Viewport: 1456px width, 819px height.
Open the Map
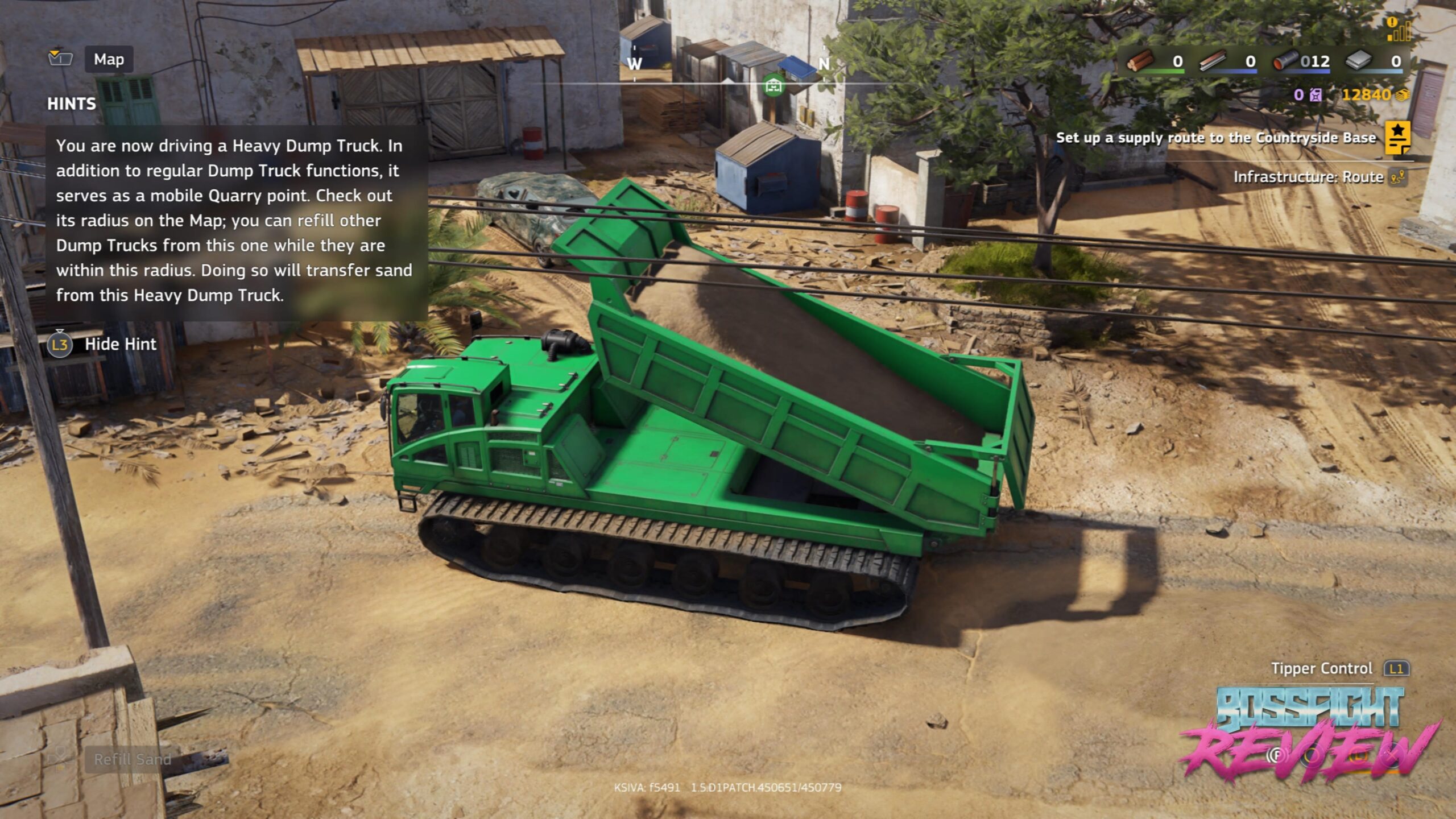[109, 59]
